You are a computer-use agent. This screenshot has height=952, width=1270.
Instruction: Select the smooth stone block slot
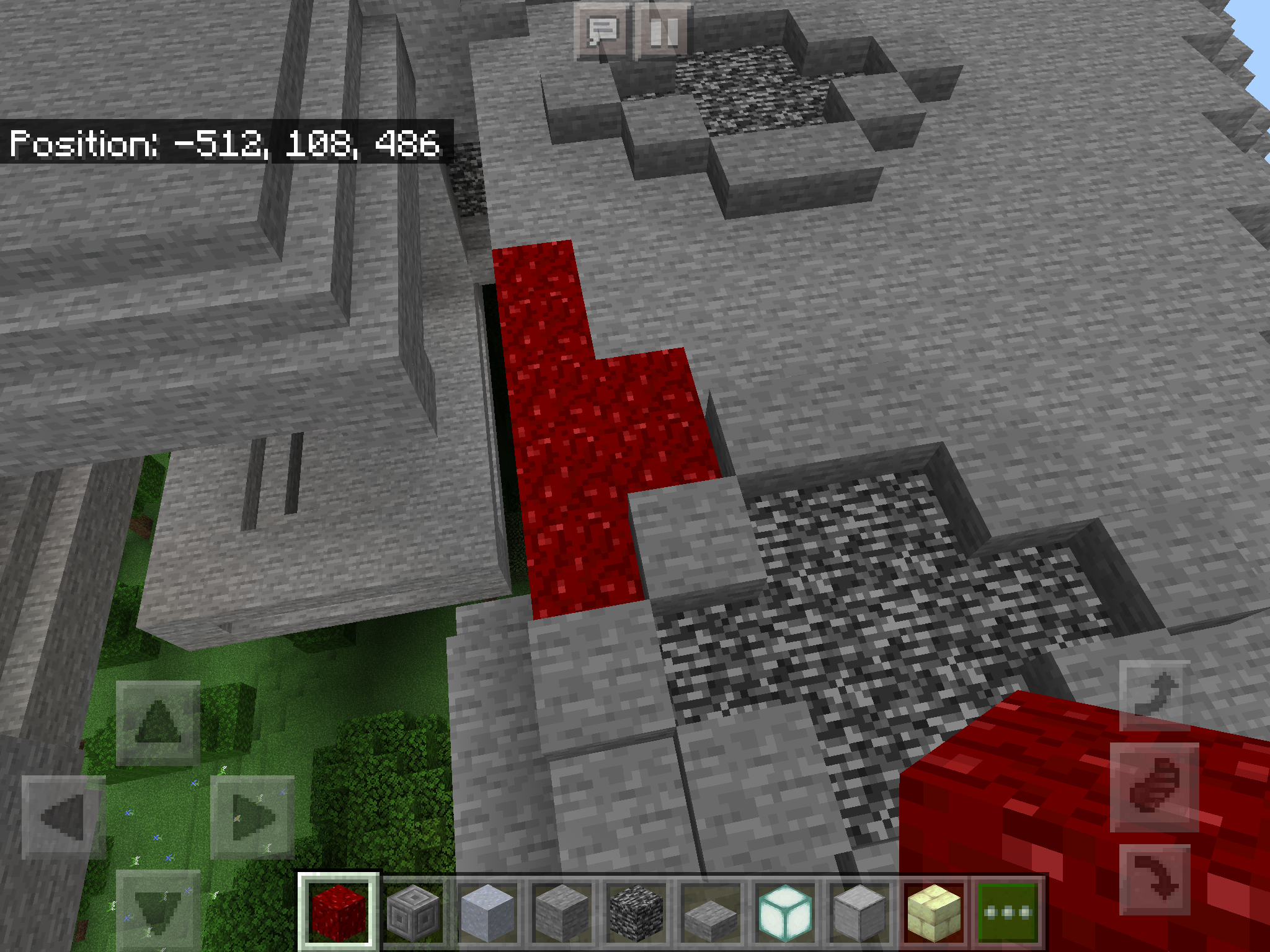(859, 912)
